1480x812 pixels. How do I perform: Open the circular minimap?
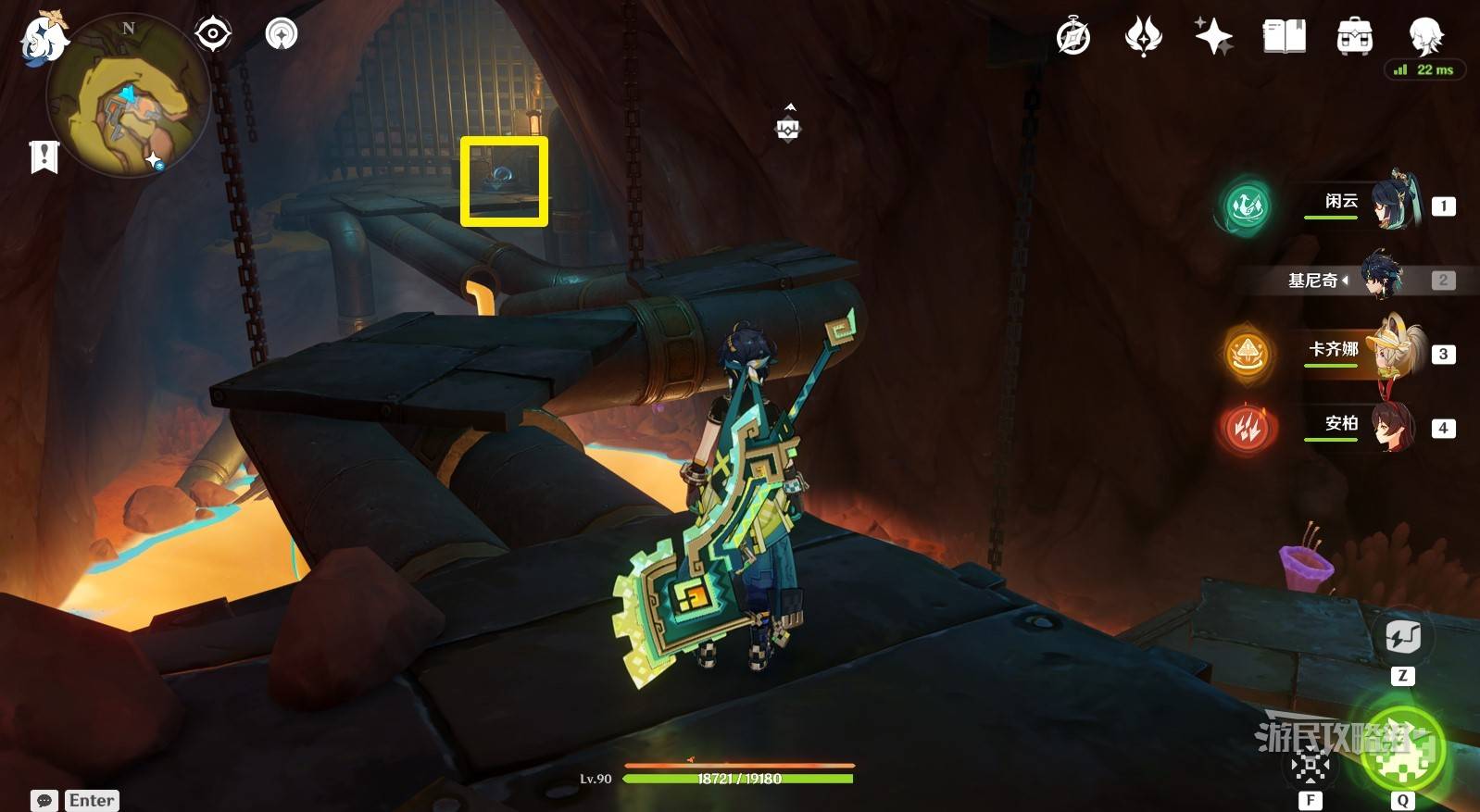point(128,94)
